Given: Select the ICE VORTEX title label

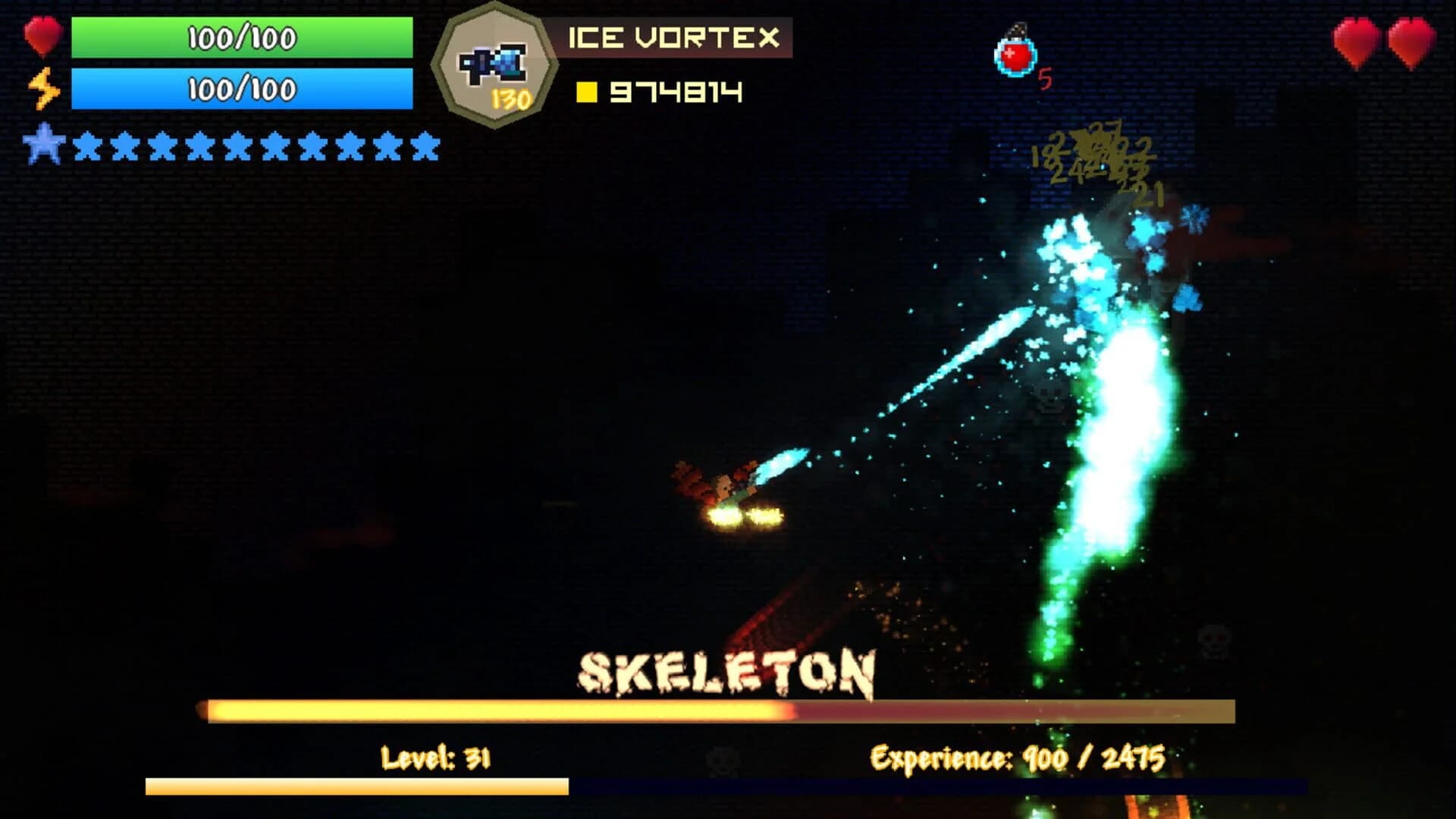Looking at the screenshot, I should (x=673, y=35).
